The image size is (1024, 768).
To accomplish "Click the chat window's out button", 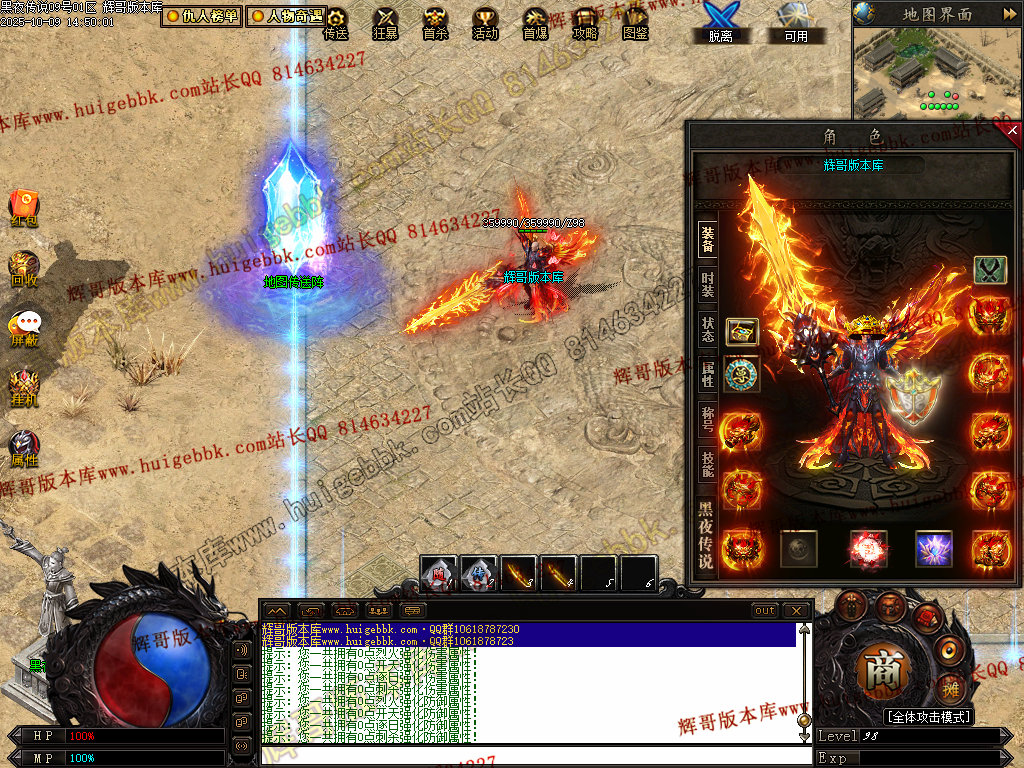I will coord(765,610).
